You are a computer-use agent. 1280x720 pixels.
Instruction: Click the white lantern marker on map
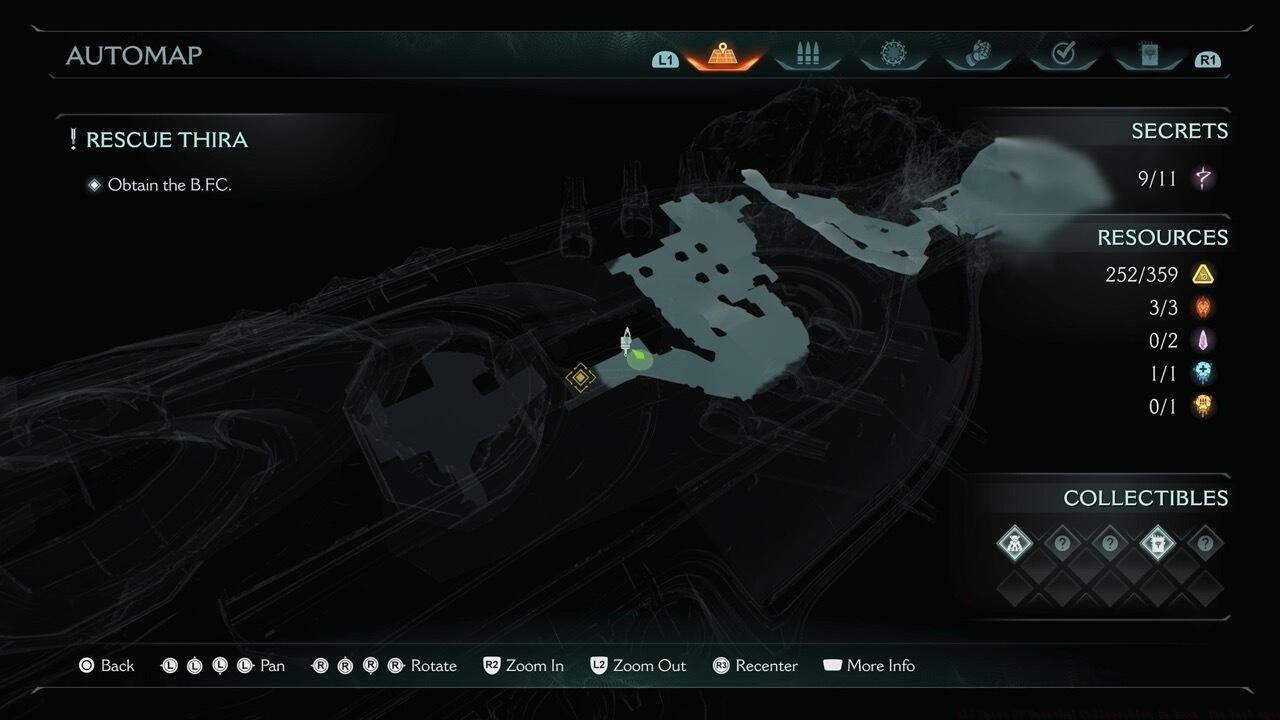626,341
